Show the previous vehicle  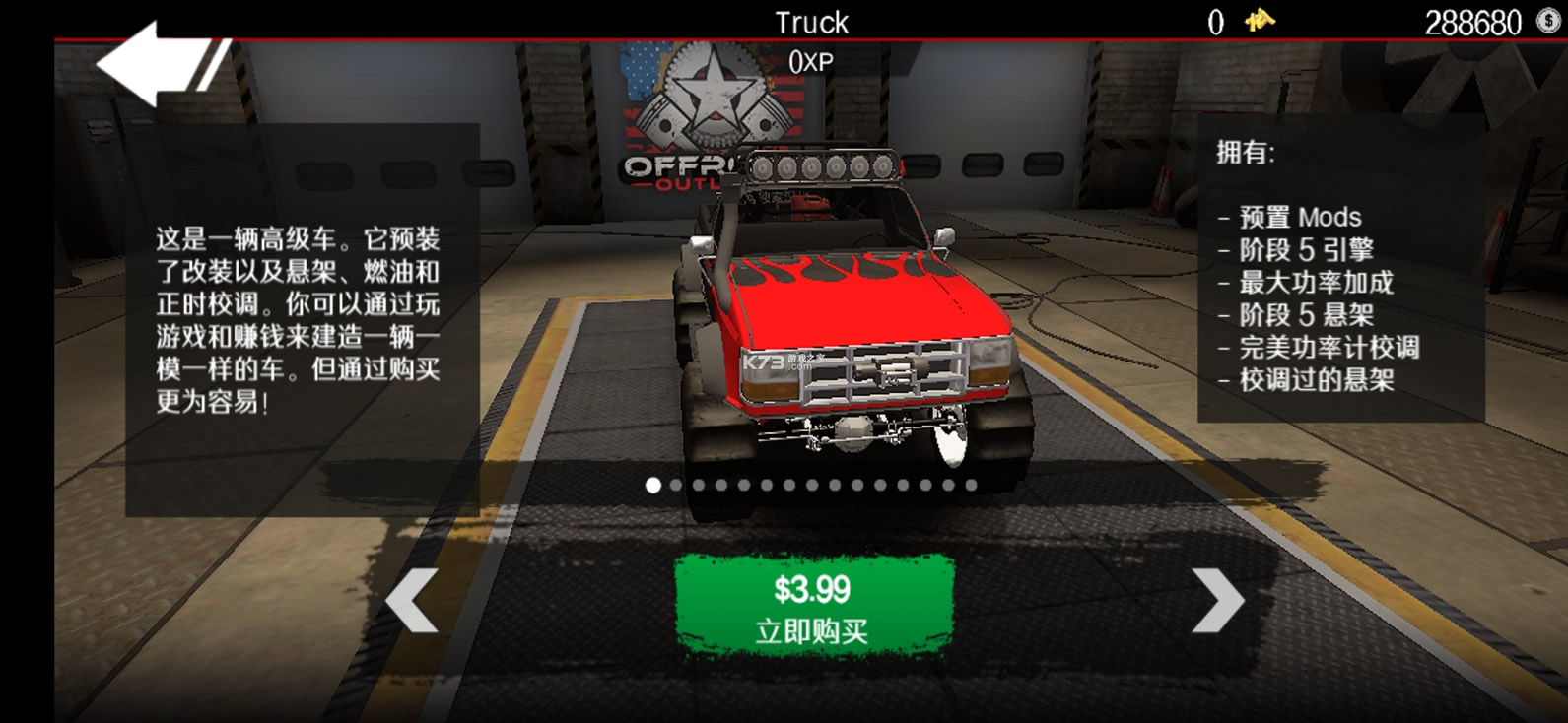click(x=412, y=600)
